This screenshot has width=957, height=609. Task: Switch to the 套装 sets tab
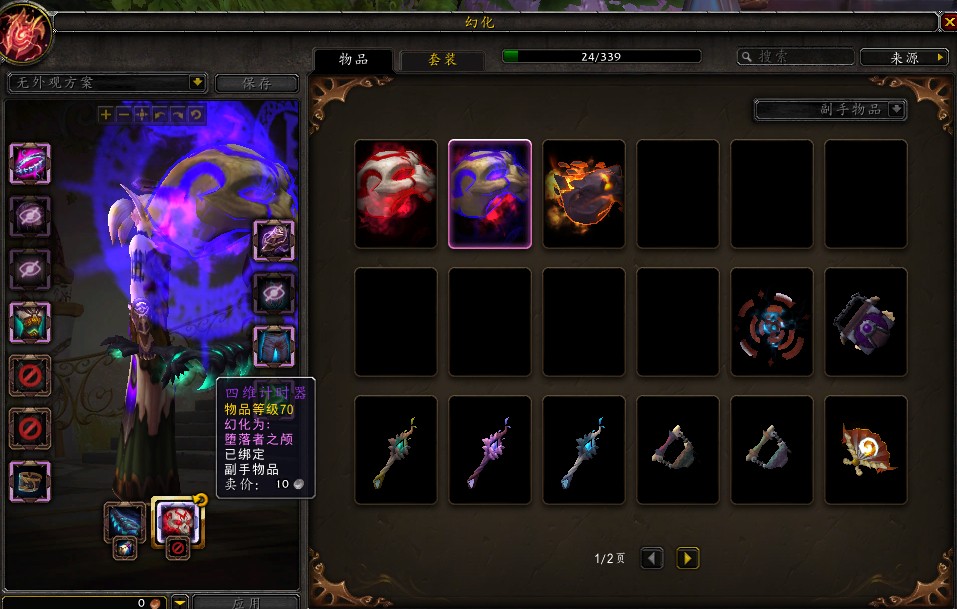point(442,59)
